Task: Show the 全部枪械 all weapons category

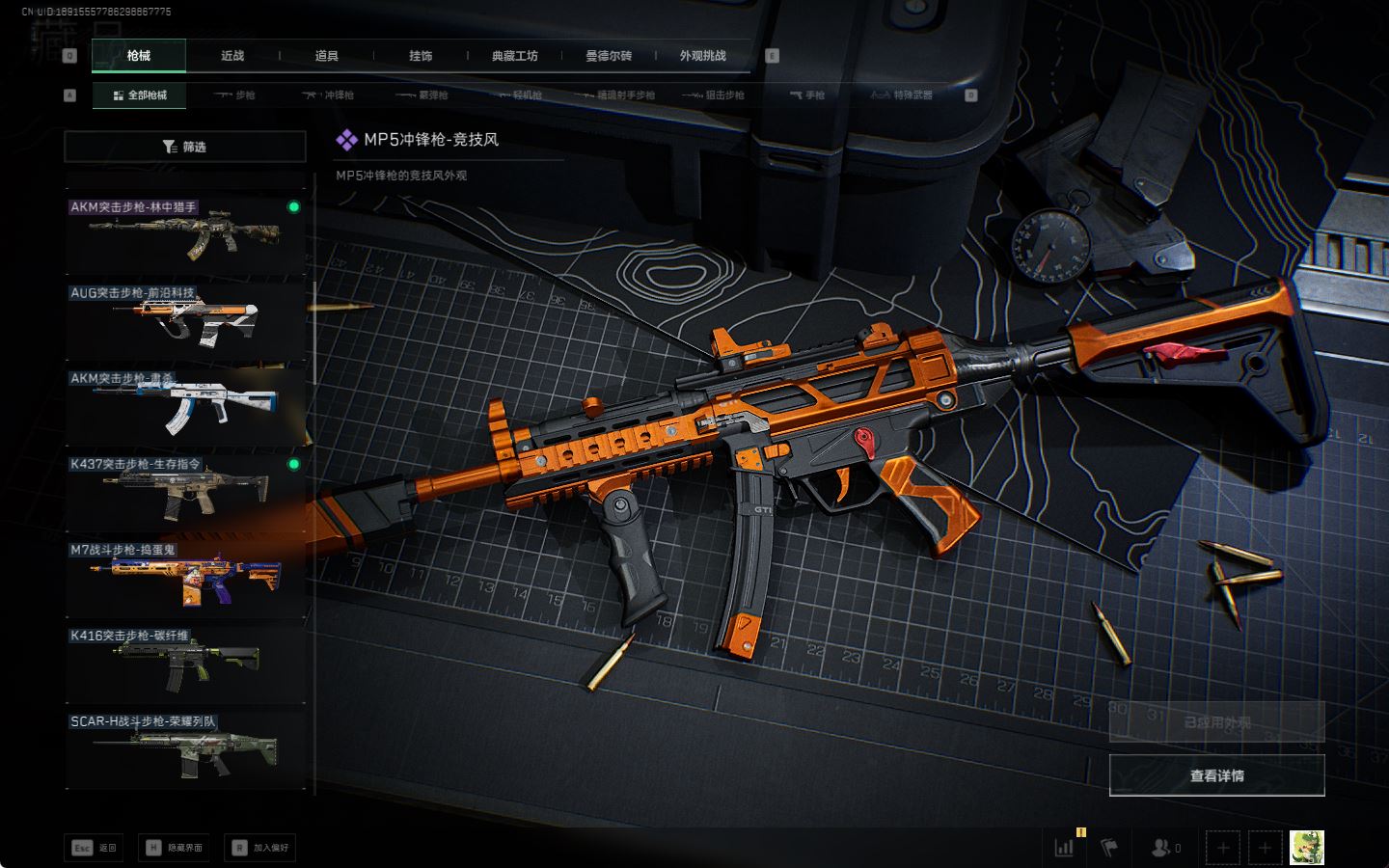Action: point(140,95)
